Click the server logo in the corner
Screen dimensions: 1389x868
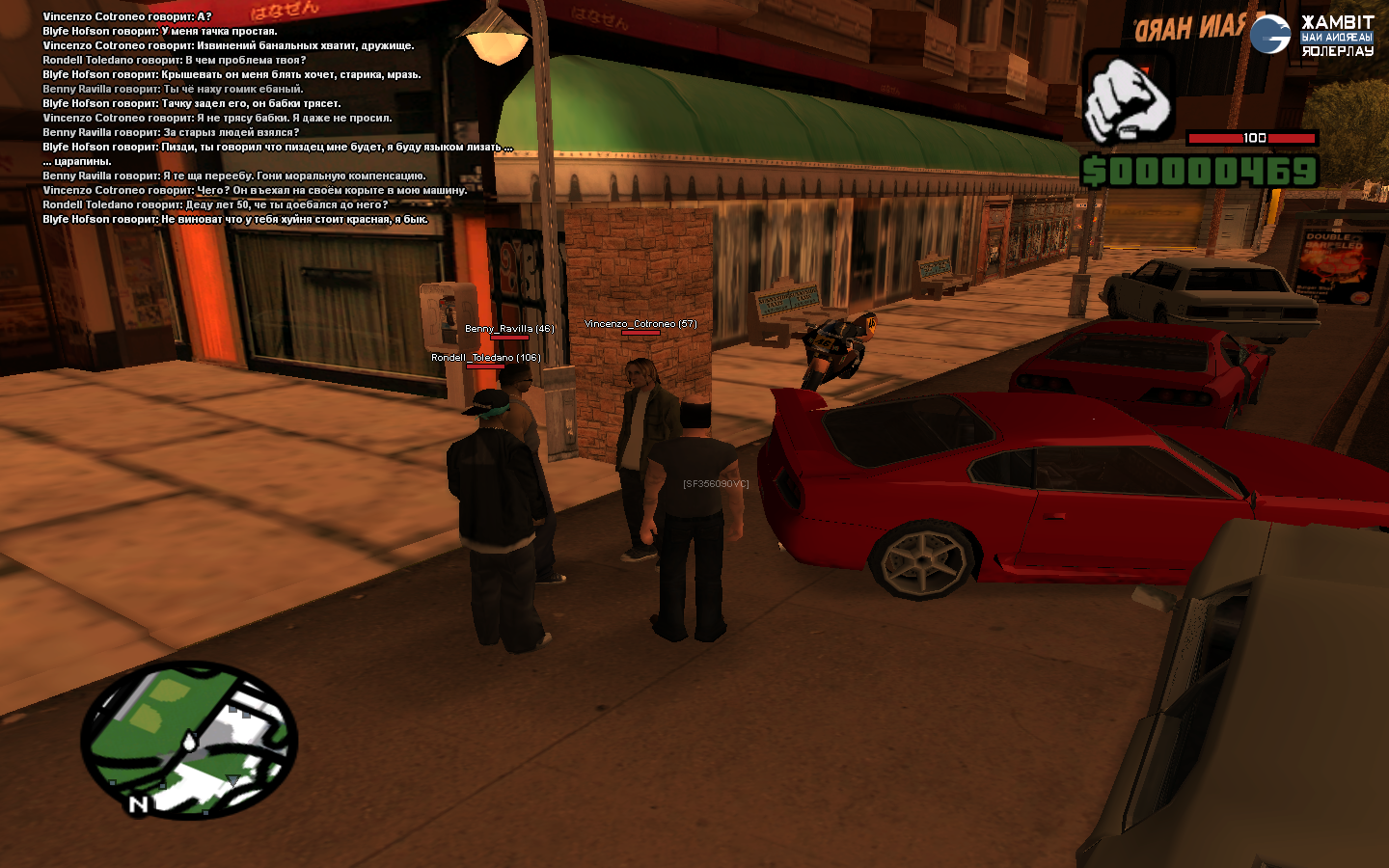(1312, 35)
